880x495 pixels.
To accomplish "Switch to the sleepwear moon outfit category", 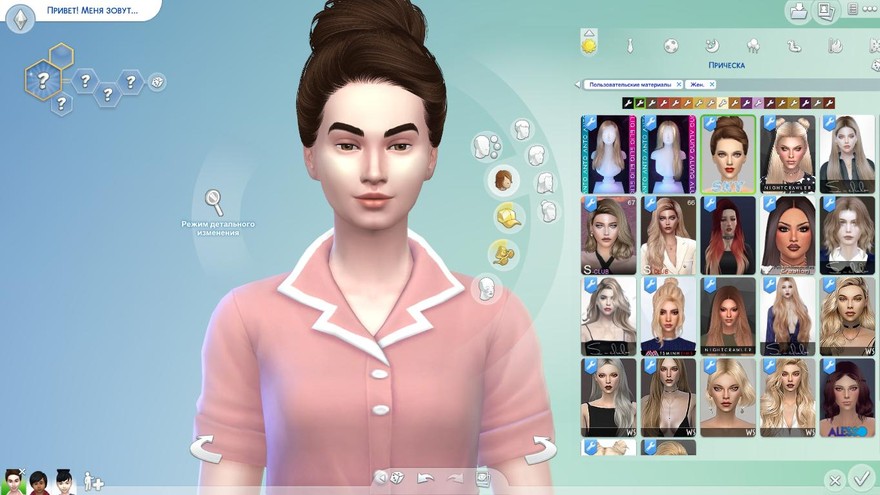I will [712, 45].
